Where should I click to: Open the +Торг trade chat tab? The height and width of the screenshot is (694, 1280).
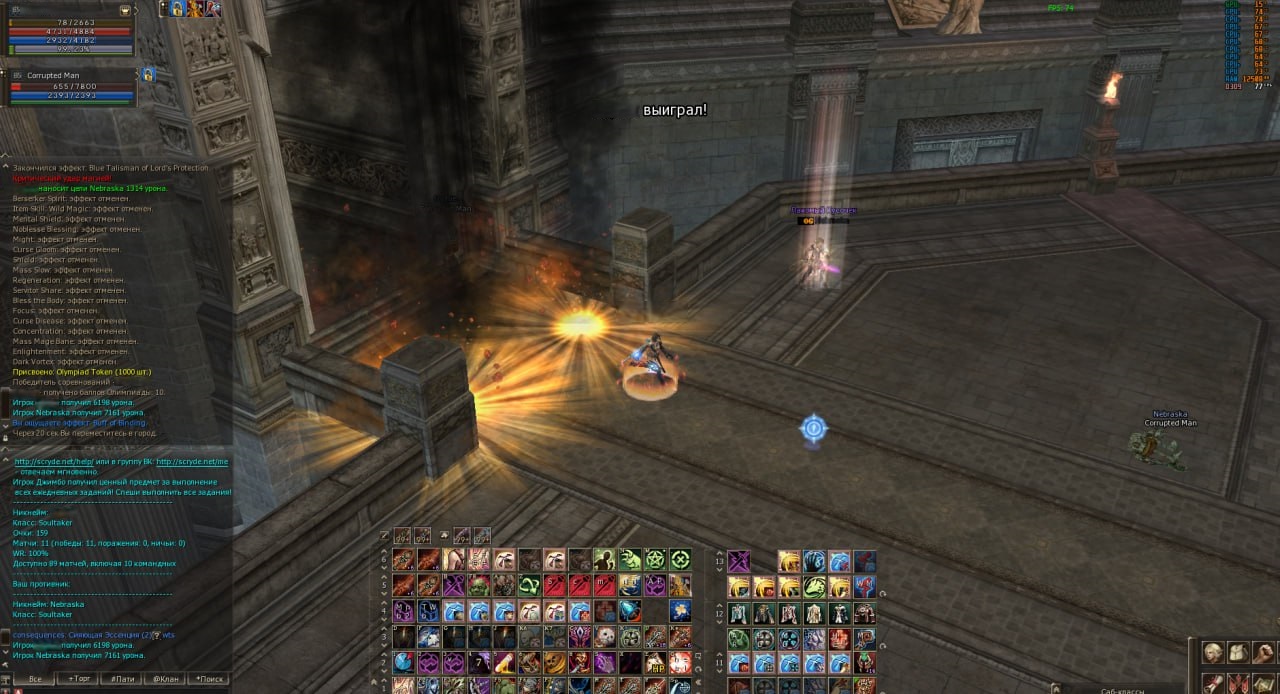(x=78, y=679)
